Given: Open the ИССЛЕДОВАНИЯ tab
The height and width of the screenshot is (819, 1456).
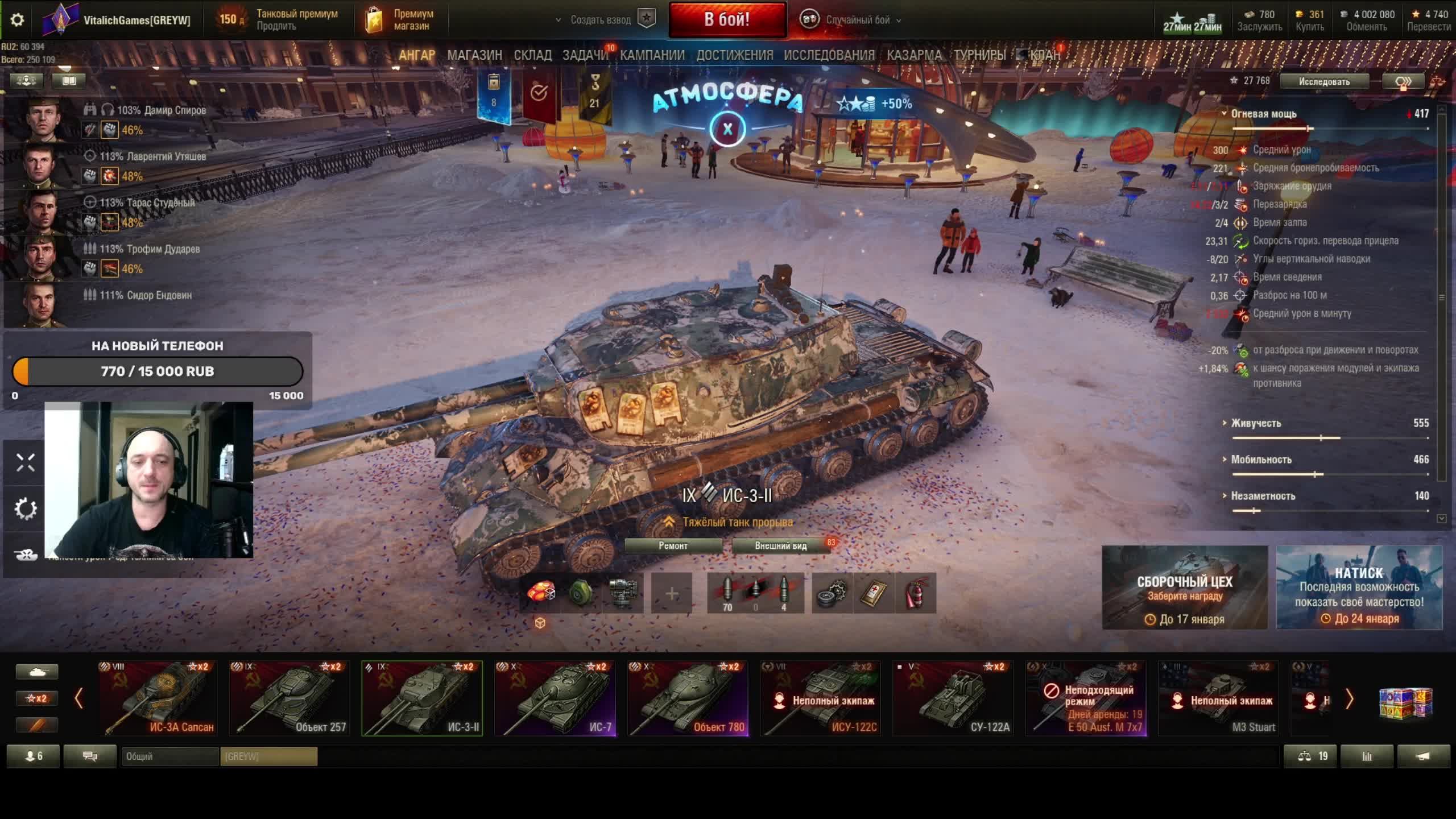Looking at the screenshot, I should point(829,55).
